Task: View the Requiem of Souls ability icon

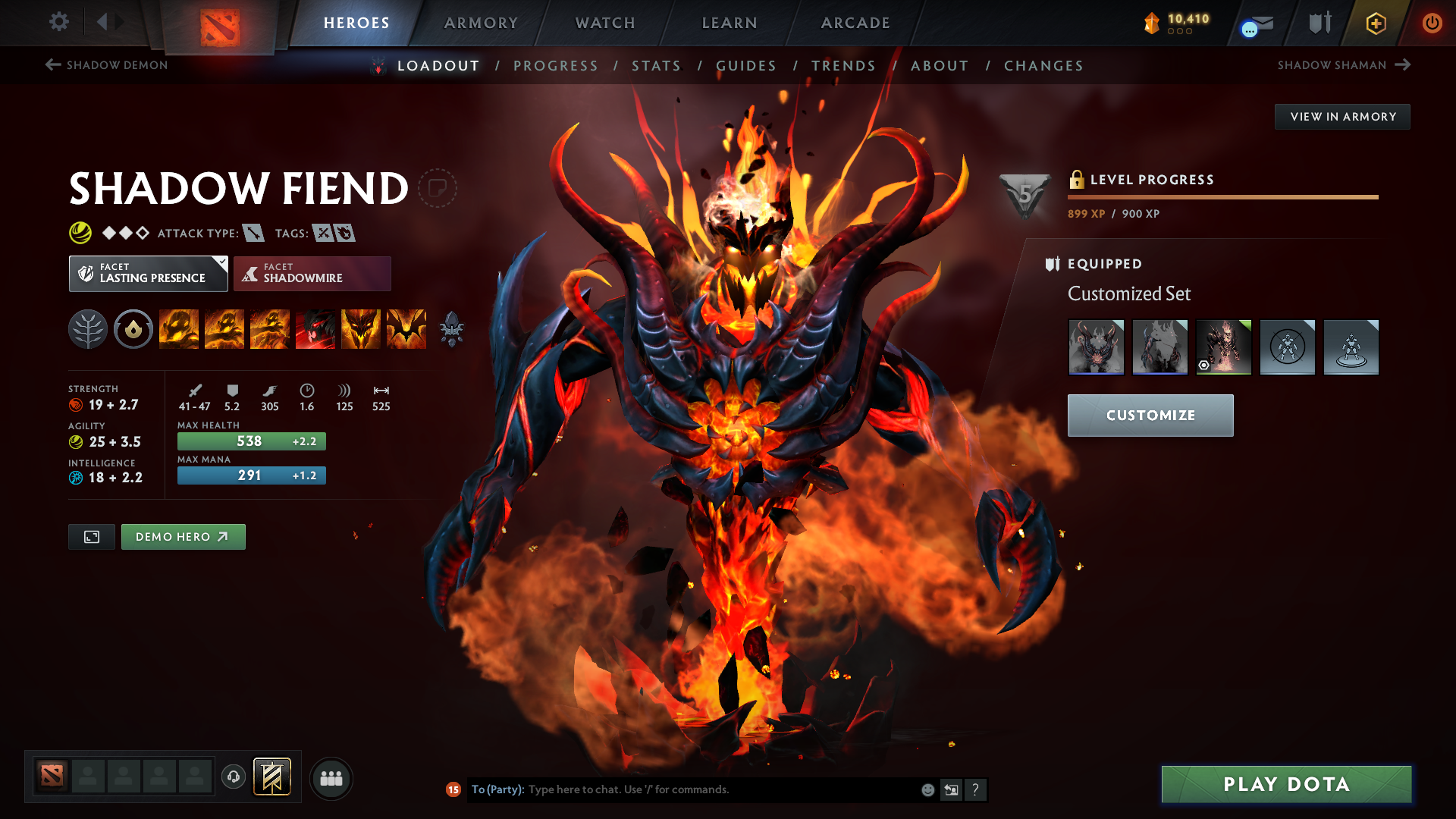Action: click(x=406, y=329)
